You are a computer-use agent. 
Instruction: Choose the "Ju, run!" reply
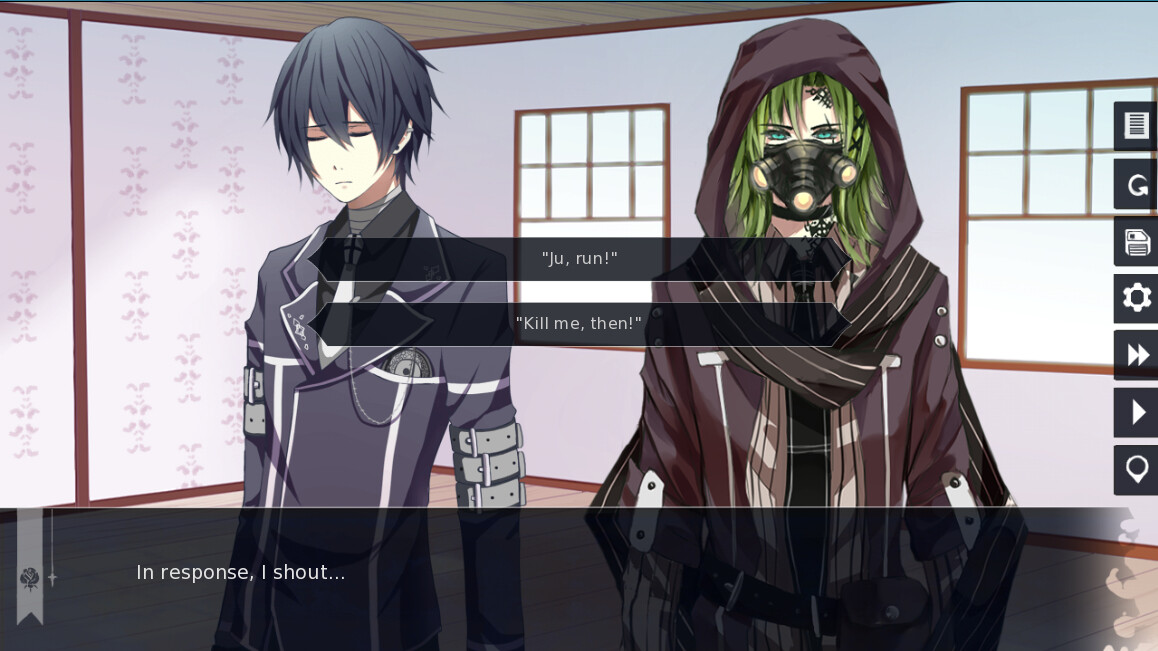click(579, 259)
